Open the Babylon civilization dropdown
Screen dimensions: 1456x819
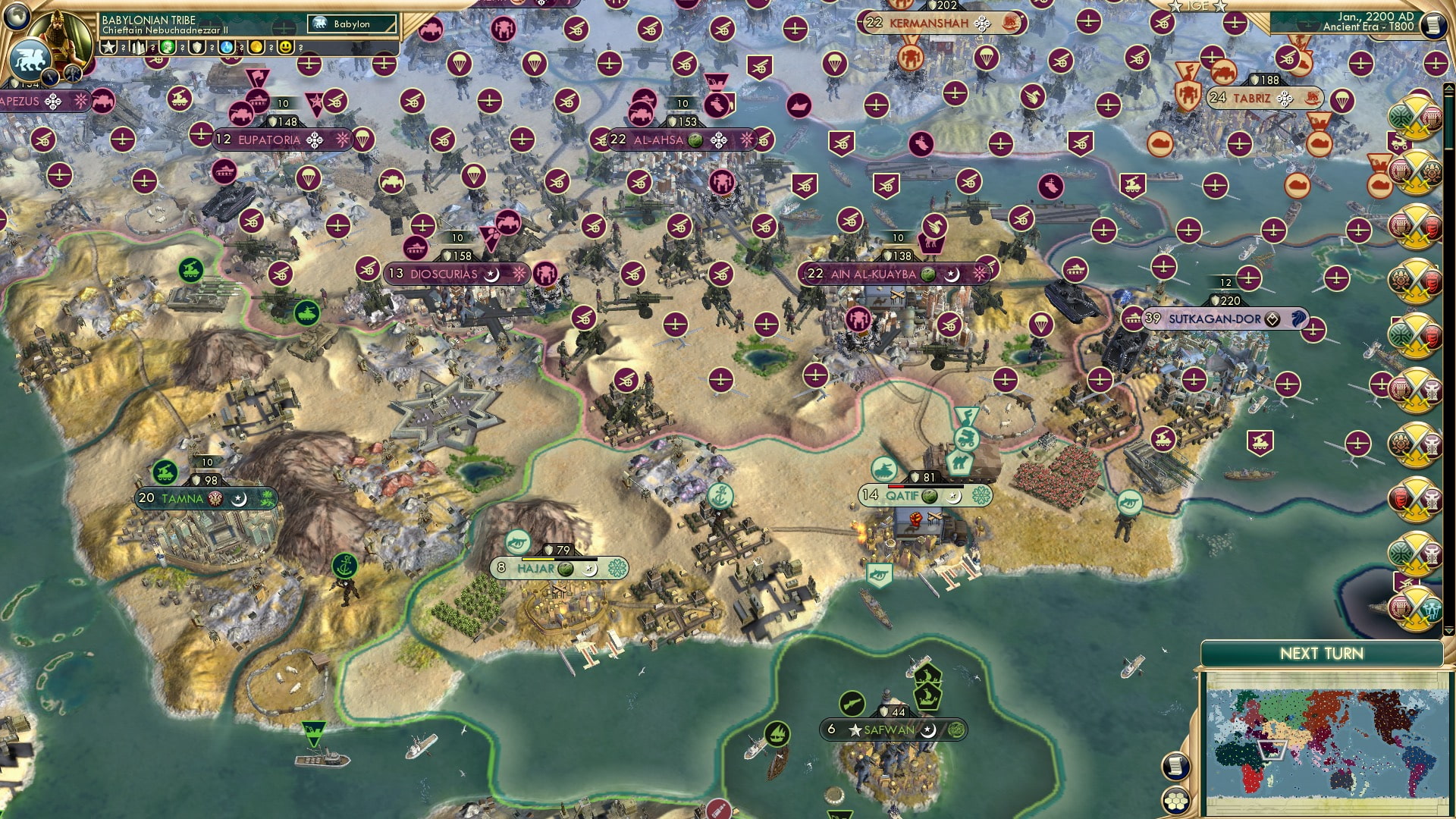pyautogui.click(x=350, y=24)
